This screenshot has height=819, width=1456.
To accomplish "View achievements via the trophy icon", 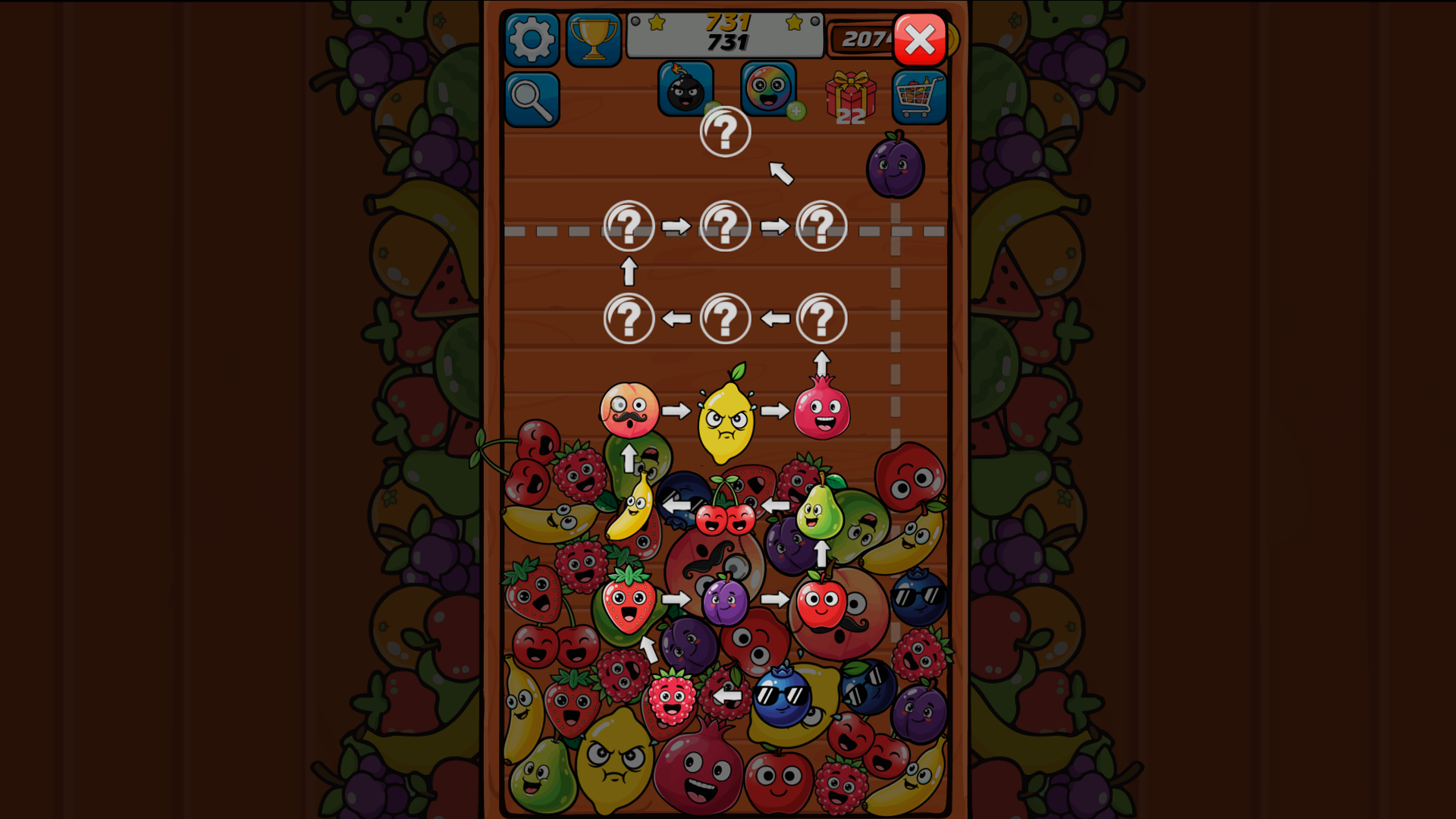I will pyautogui.click(x=594, y=38).
